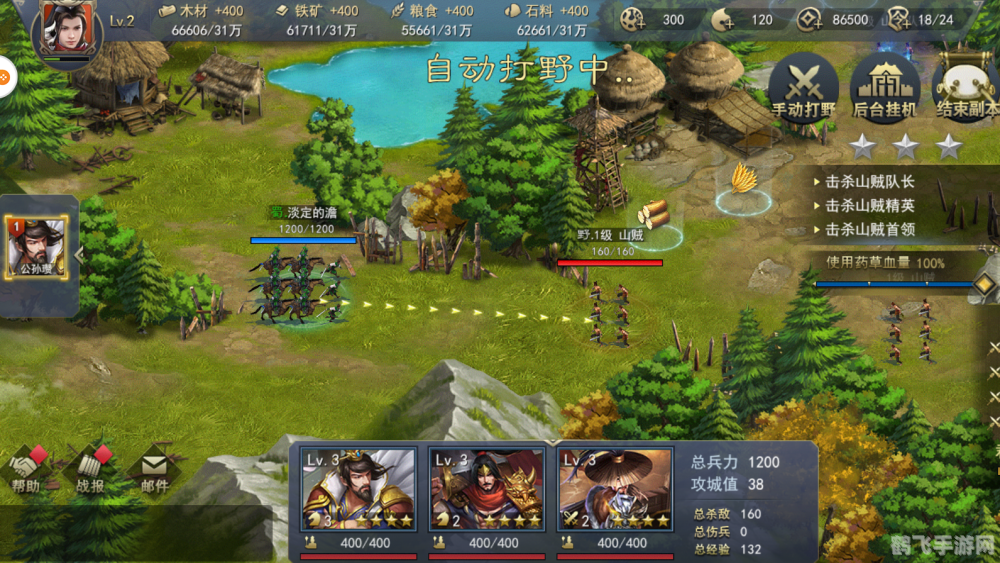Select the 公孙瓒 hero card
This screenshot has width=1000, height=563.
pos(36,247)
